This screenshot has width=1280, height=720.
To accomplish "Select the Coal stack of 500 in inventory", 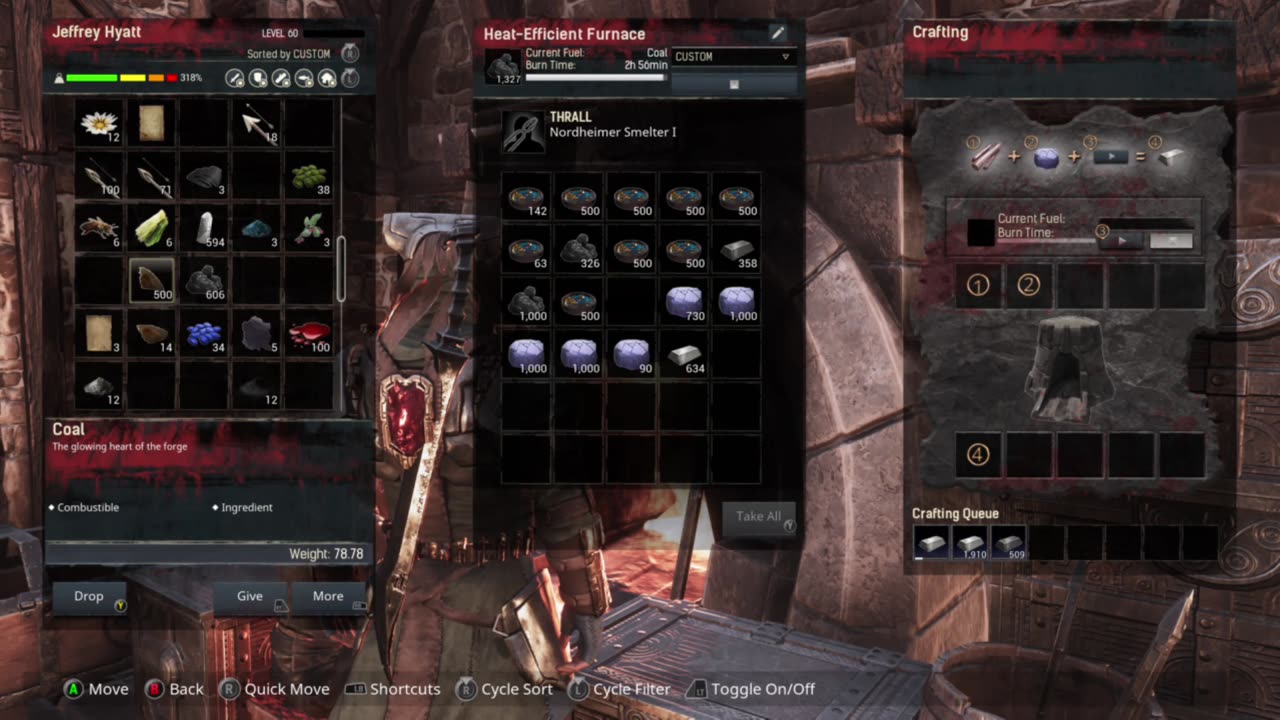I will tap(152, 281).
